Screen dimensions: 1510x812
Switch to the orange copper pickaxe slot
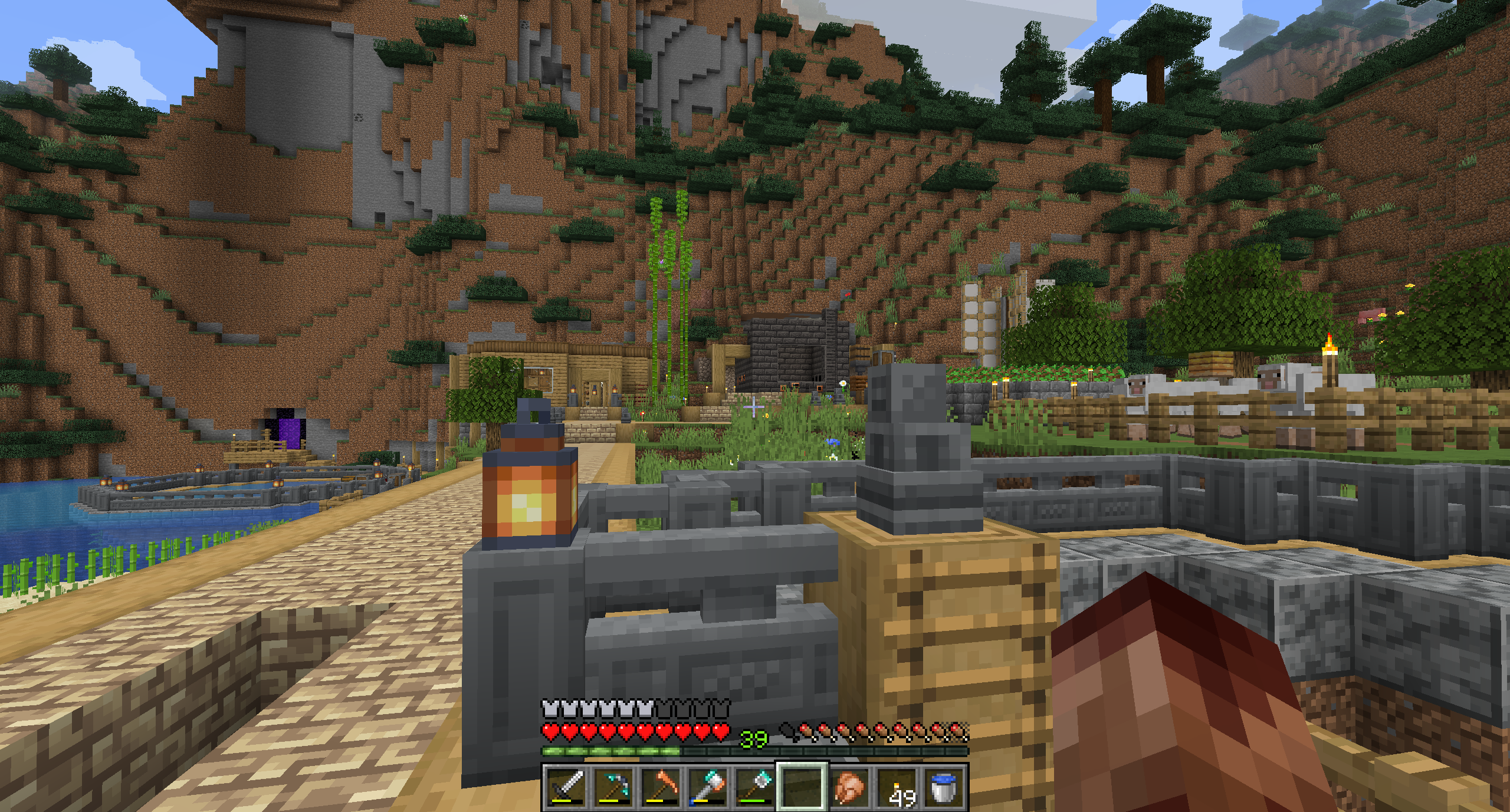click(661, 787)
